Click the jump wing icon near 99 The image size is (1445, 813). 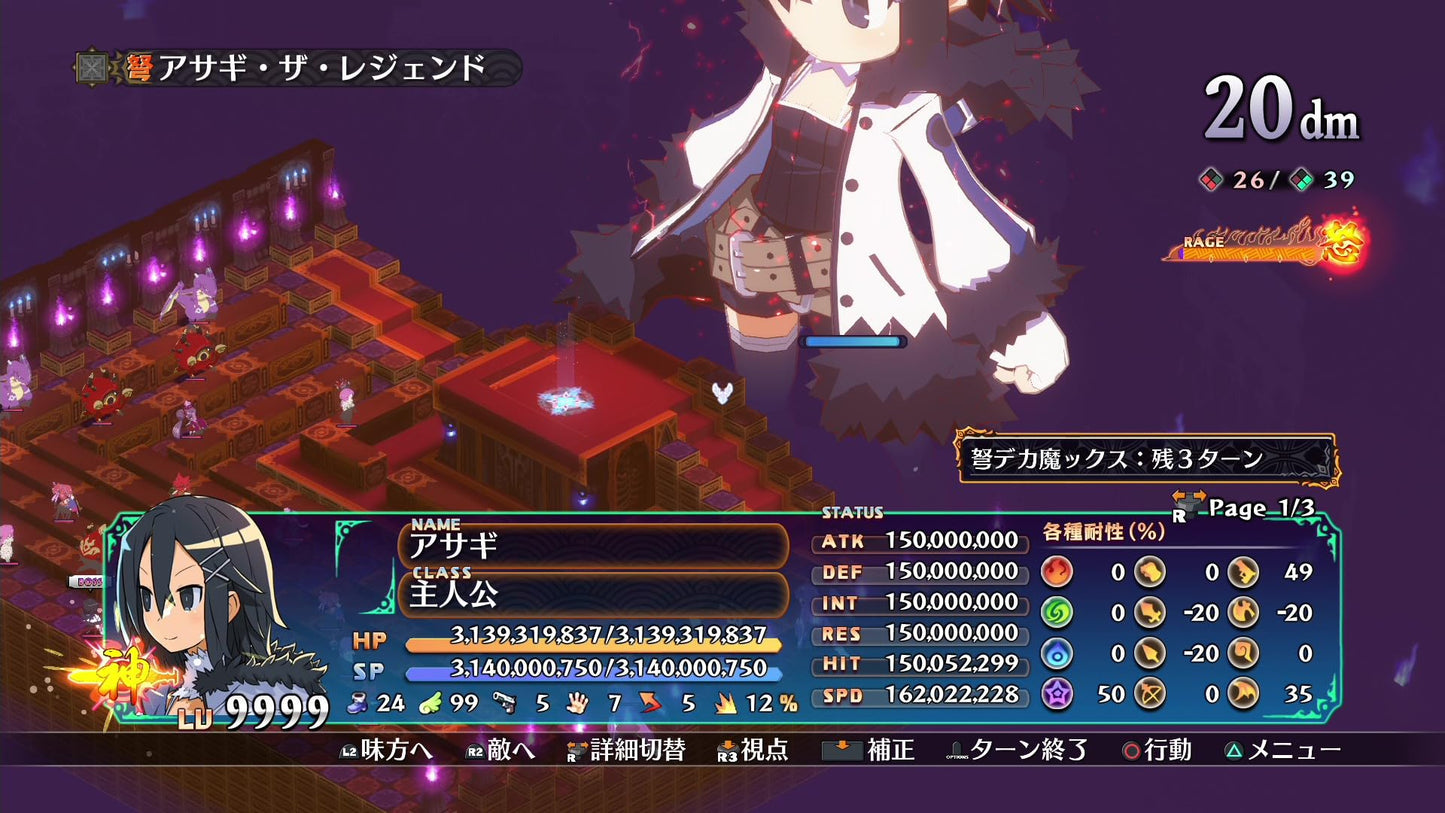pos(432,704)
